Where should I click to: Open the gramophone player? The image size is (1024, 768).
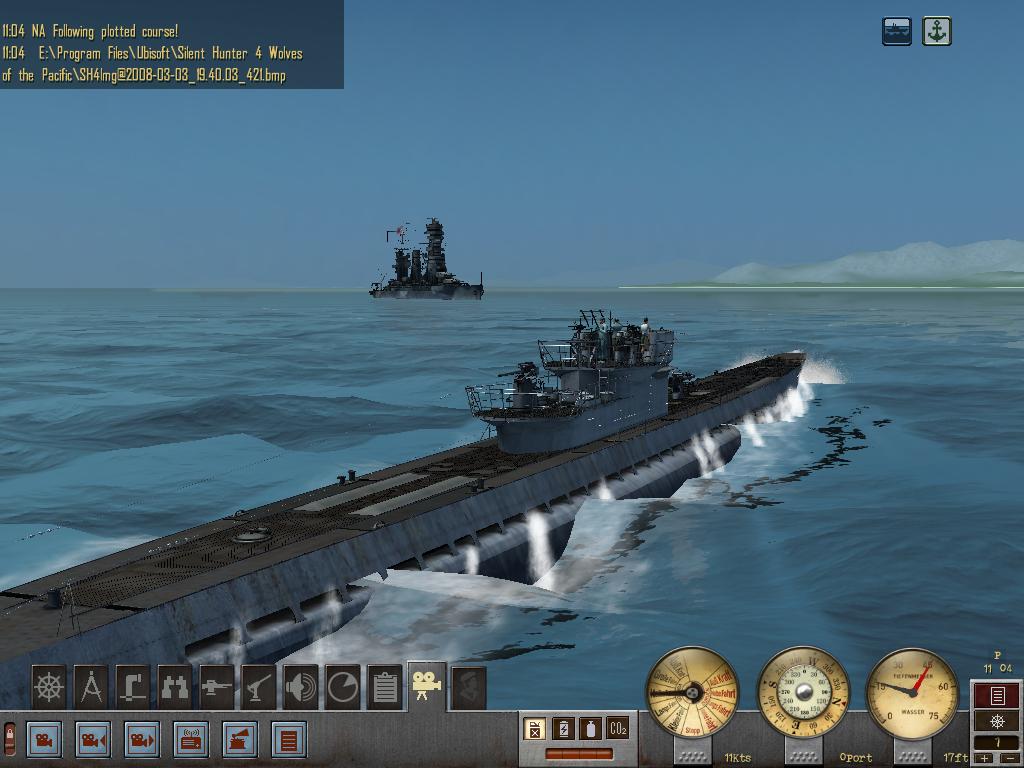coord(240,741)
